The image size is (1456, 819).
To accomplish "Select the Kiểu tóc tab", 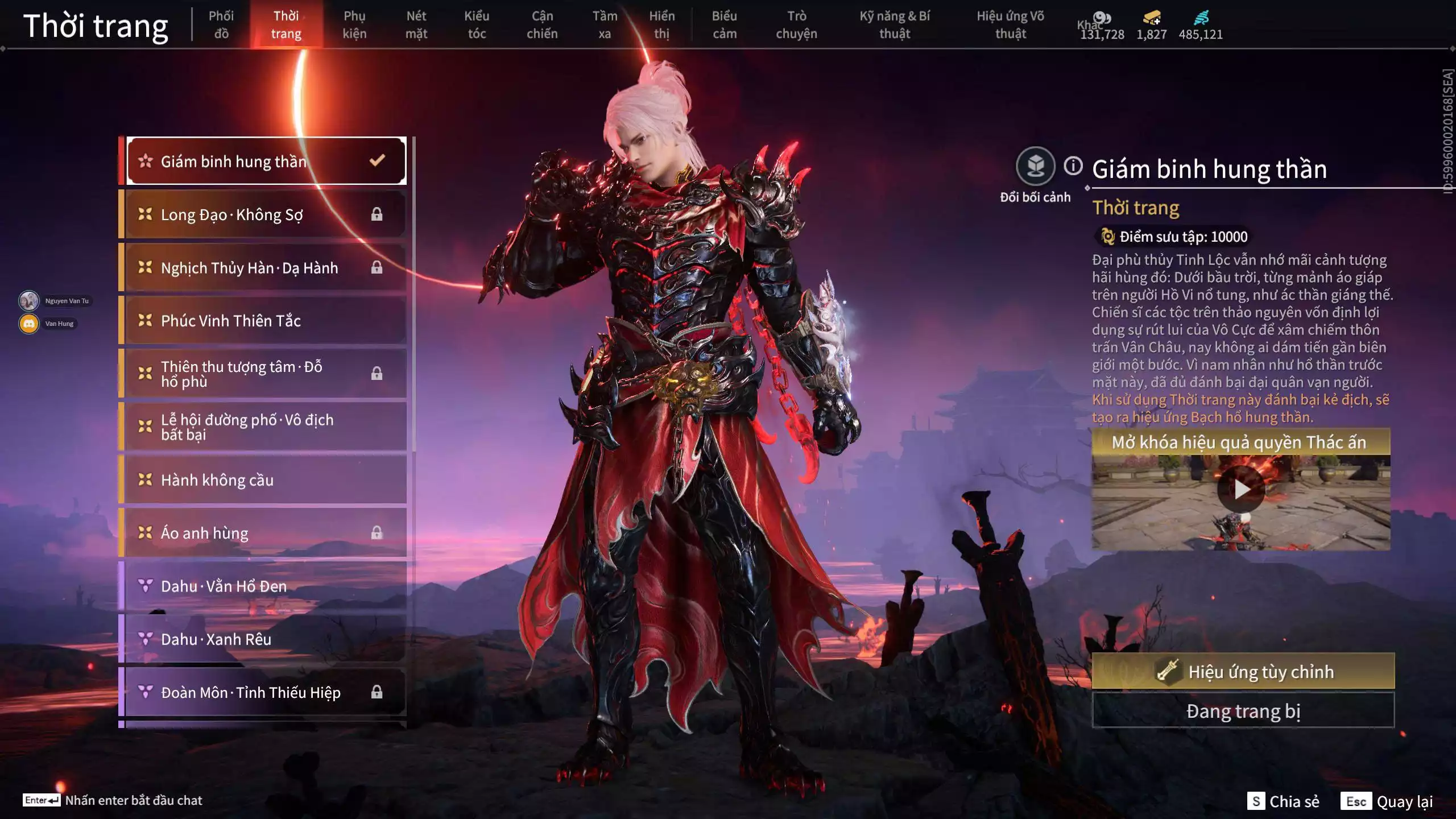I will [477, 24].
